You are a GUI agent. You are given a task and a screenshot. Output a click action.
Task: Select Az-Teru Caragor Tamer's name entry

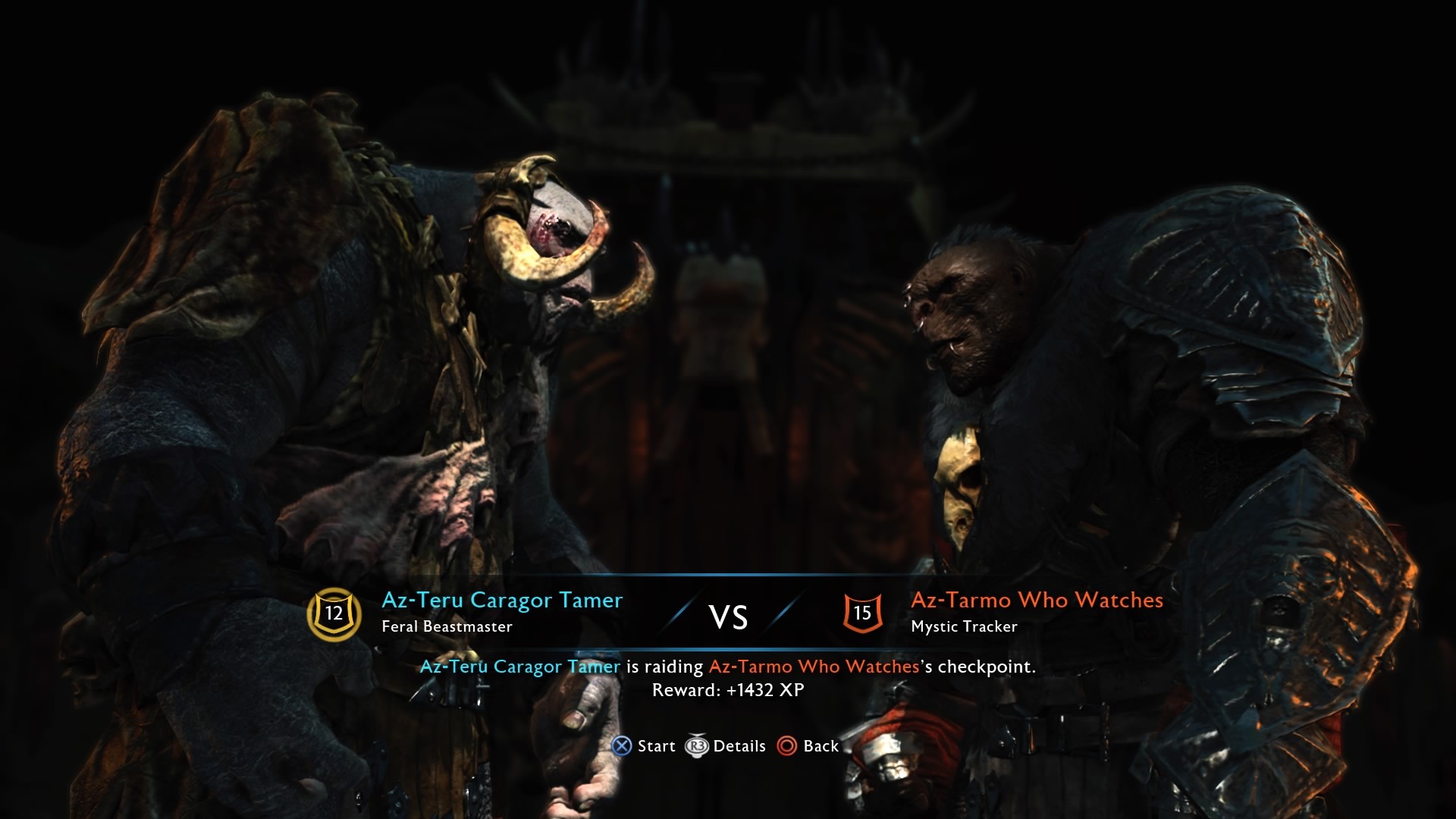(x=501, y=601)
